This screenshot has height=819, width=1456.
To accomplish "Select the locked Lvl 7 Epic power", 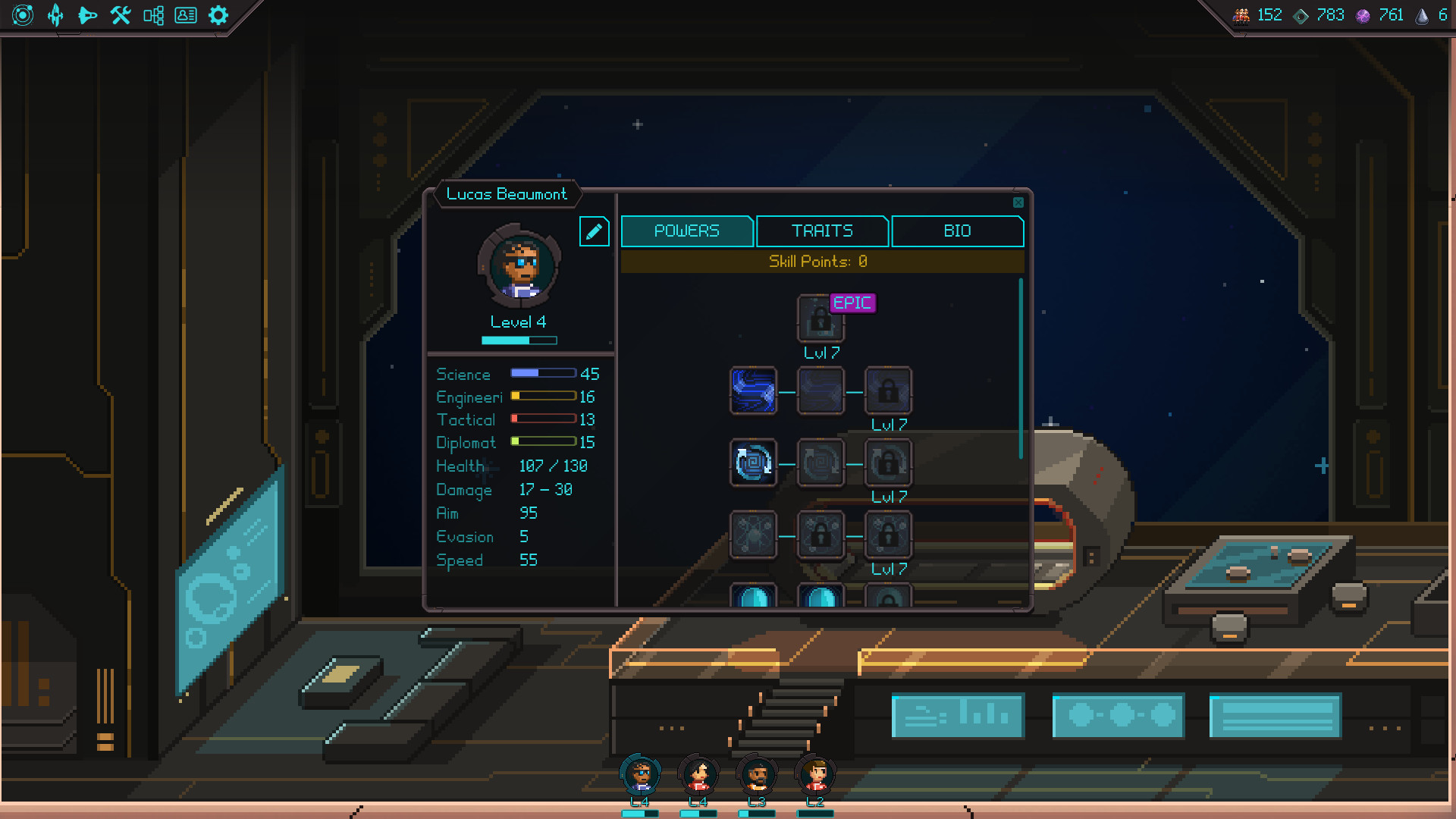I will pos(821,318).
